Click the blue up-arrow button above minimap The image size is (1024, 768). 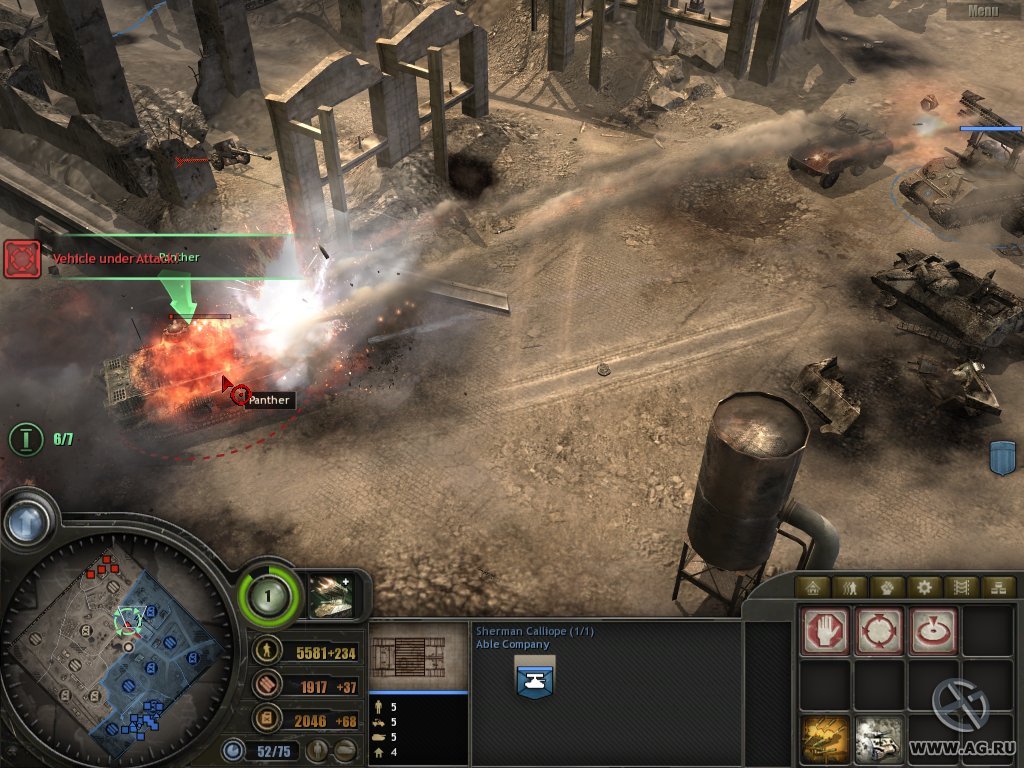[x=27, y=521]
